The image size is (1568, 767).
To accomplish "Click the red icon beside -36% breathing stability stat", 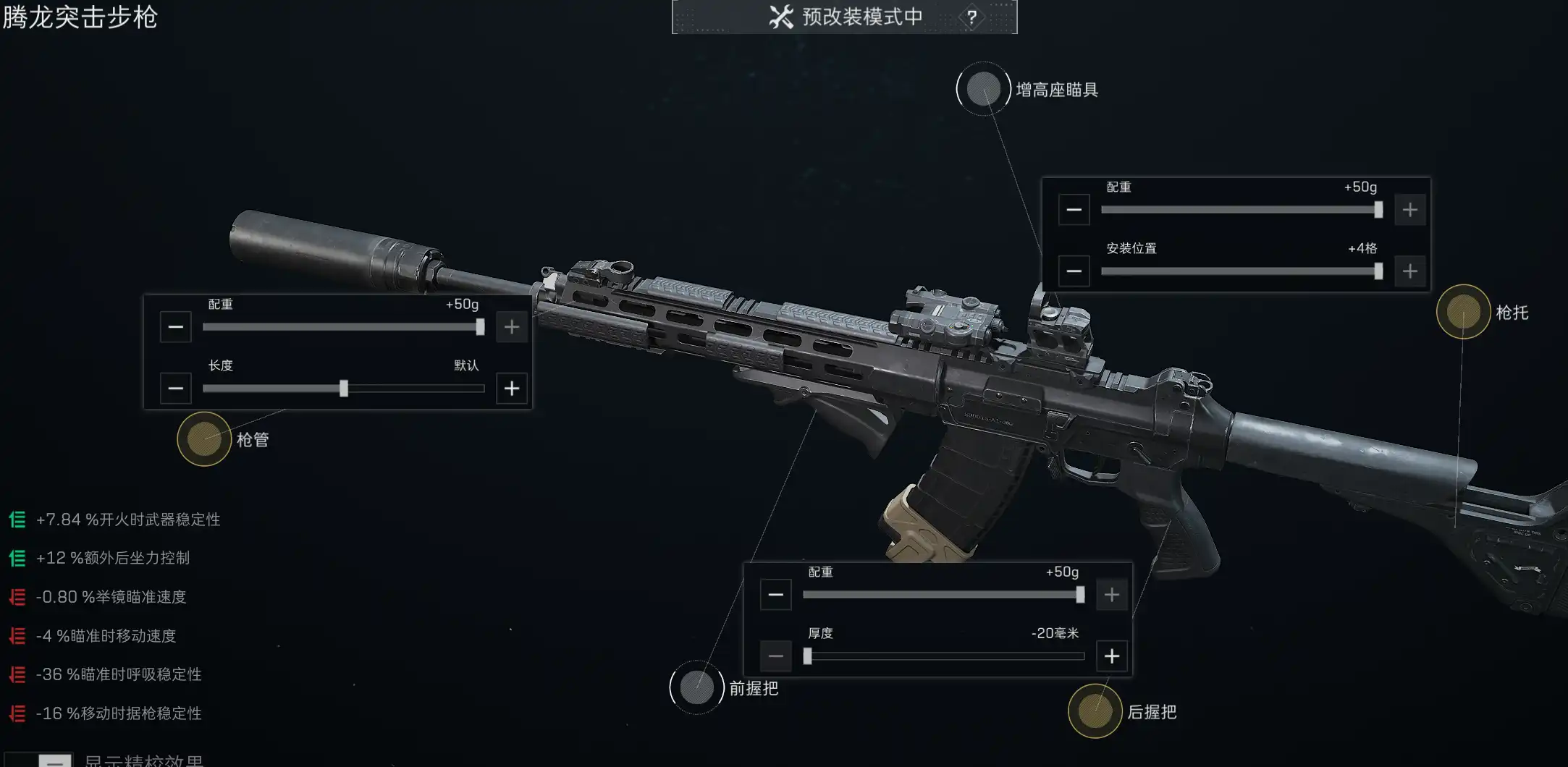I will coord(17,674).
